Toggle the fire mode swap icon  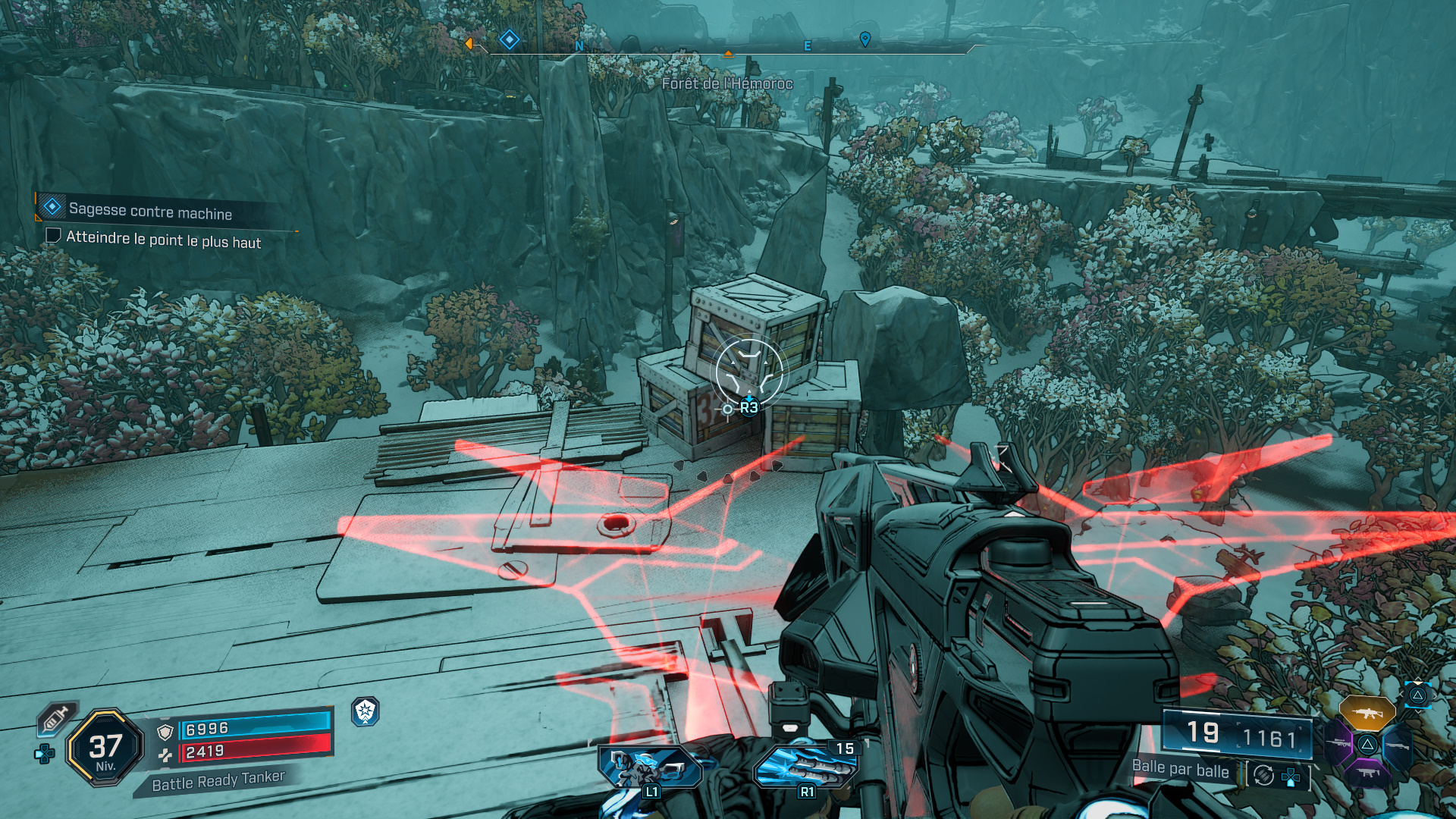tap(1263, 775)
